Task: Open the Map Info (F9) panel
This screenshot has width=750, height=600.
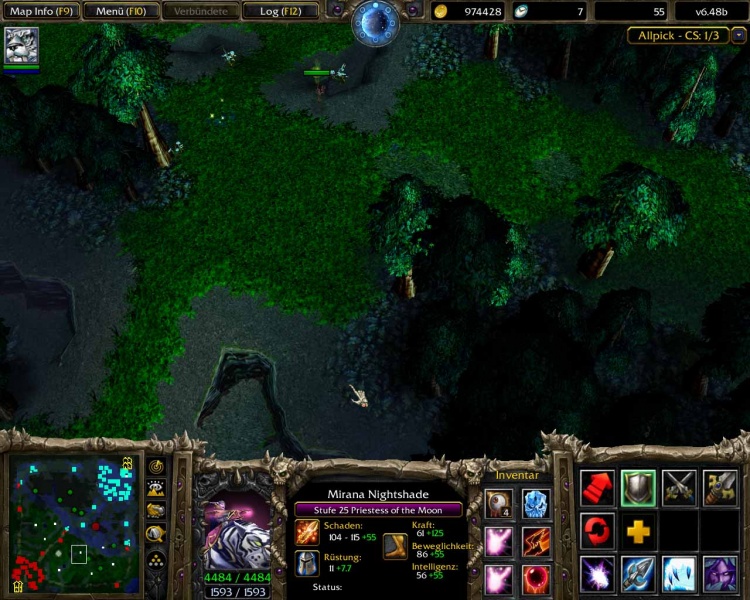Action: pyautogui.click(x=38, y=12)
